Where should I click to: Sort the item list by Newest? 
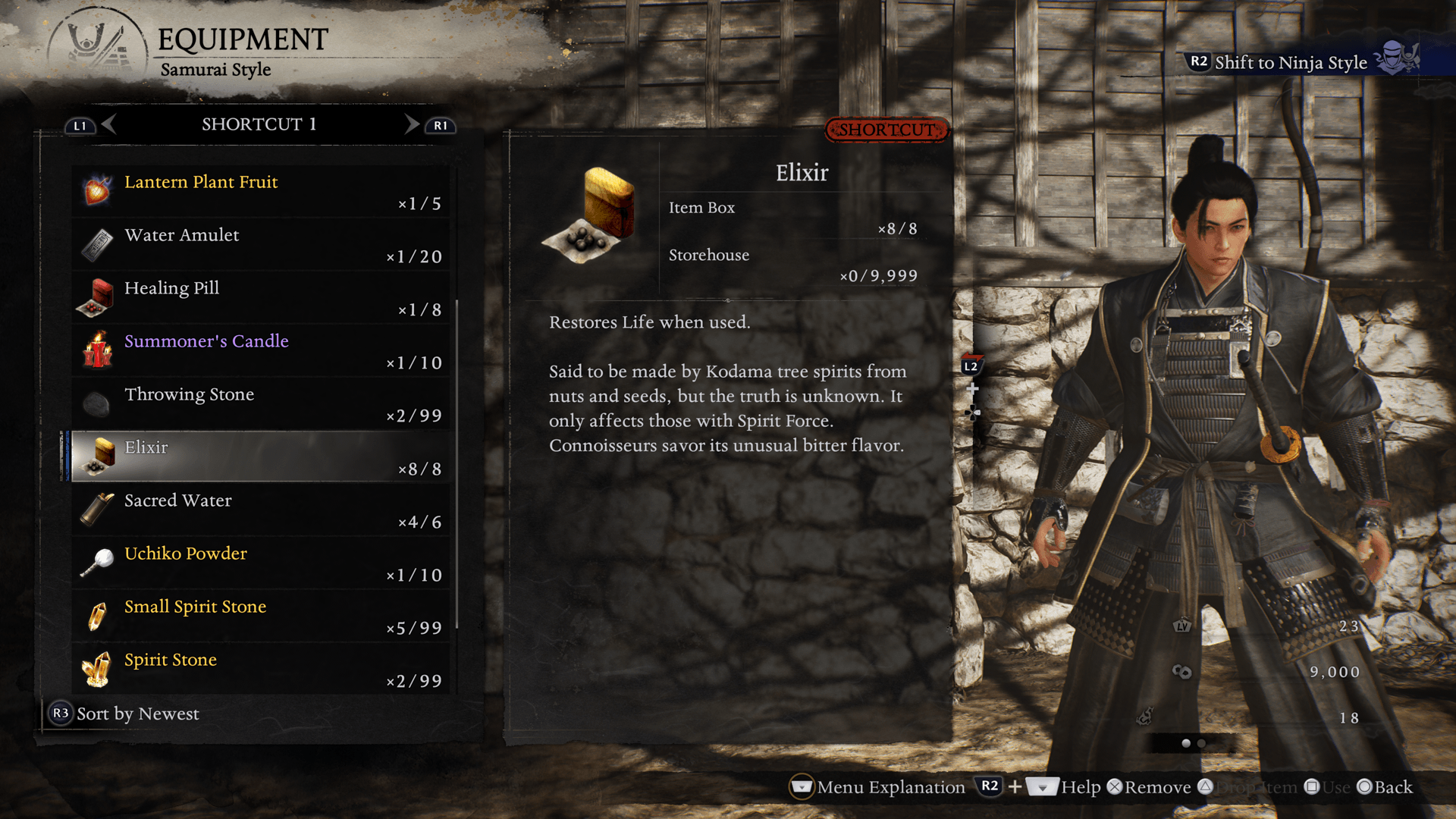125,714
